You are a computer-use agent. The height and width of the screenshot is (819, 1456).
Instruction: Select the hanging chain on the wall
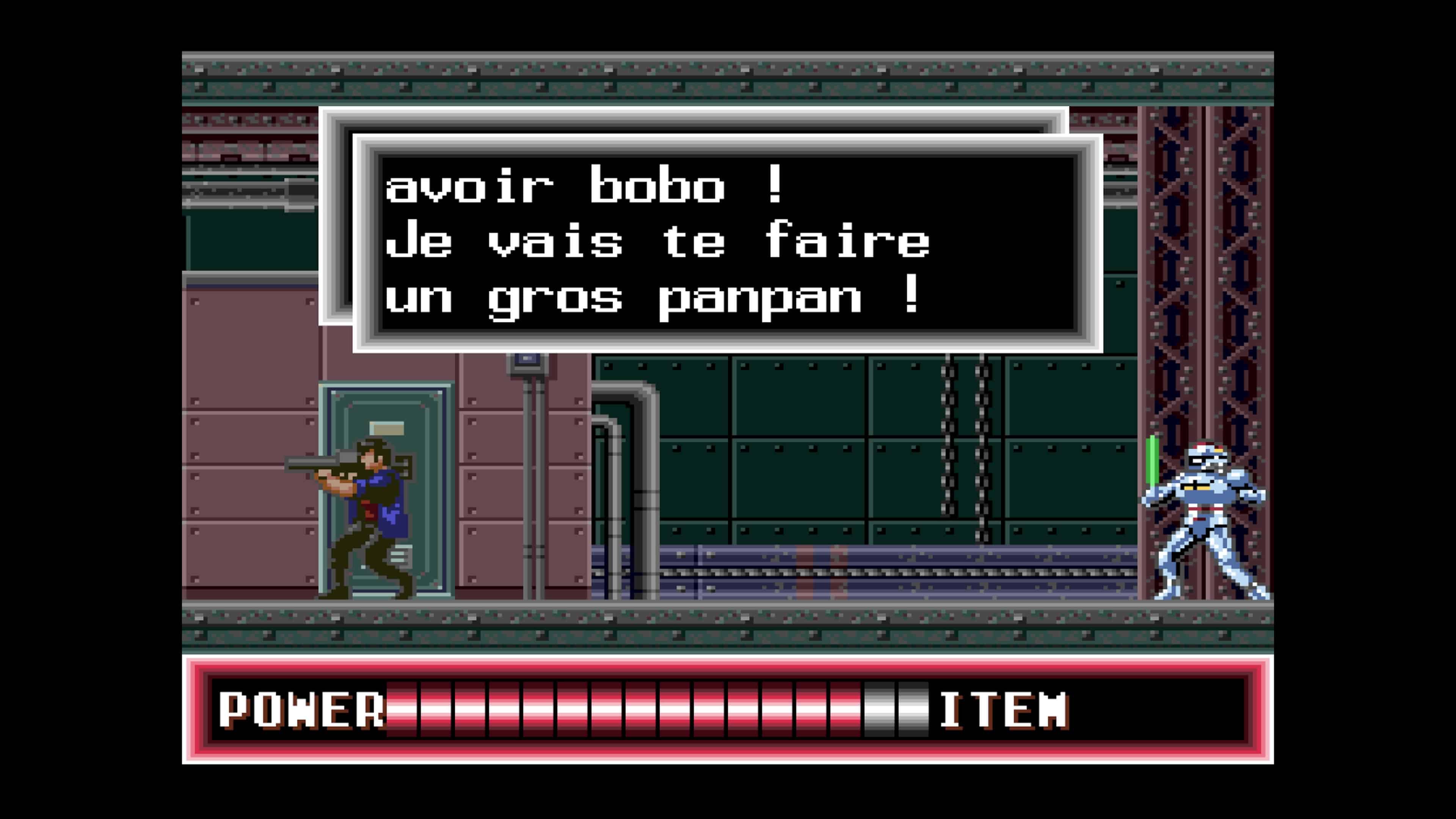[948, 447]
